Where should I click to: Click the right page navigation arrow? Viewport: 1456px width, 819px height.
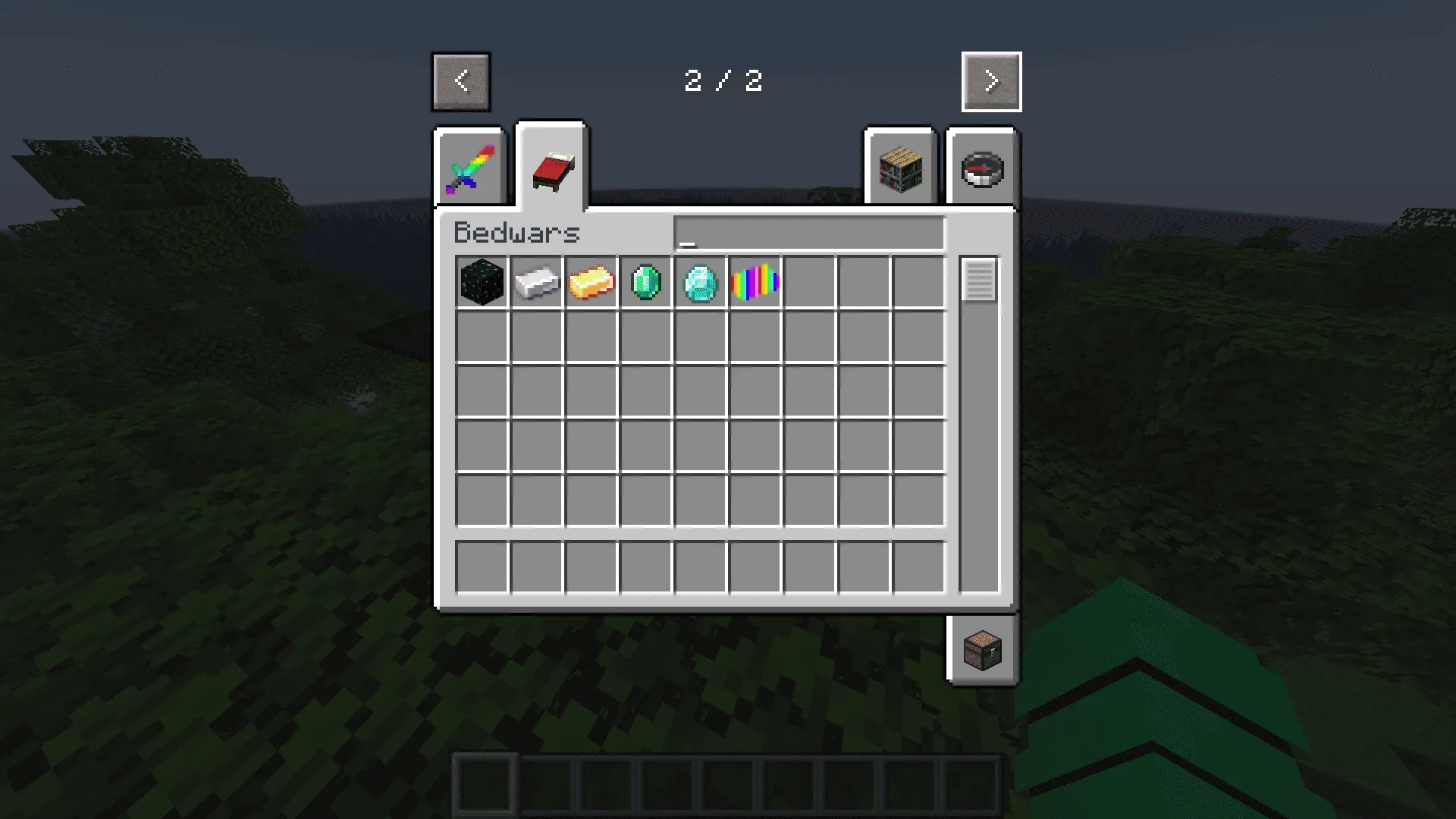[991, 82]
